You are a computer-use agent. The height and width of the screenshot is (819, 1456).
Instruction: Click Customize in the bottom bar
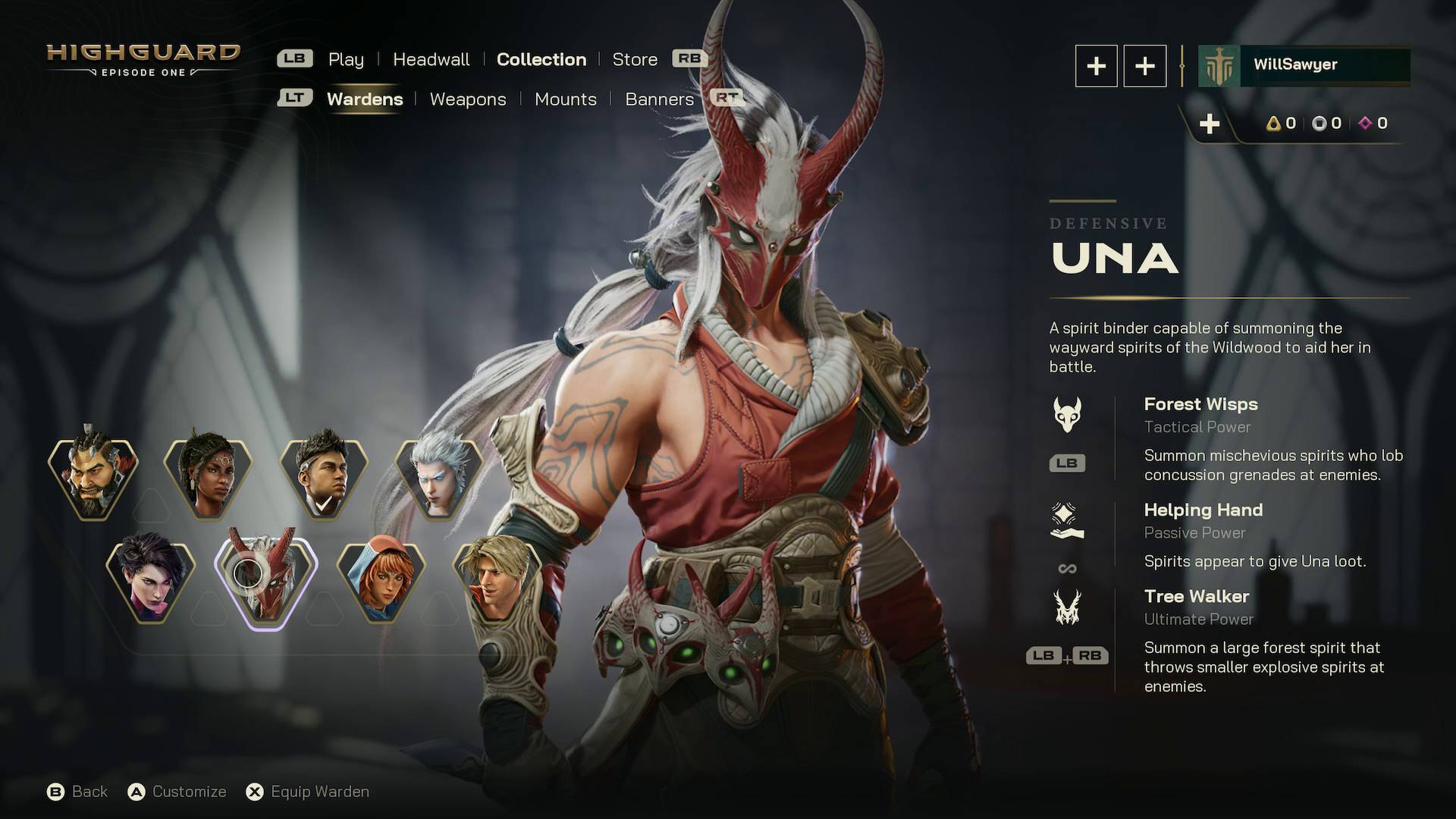pyautogui.click(x=188, y=791)
